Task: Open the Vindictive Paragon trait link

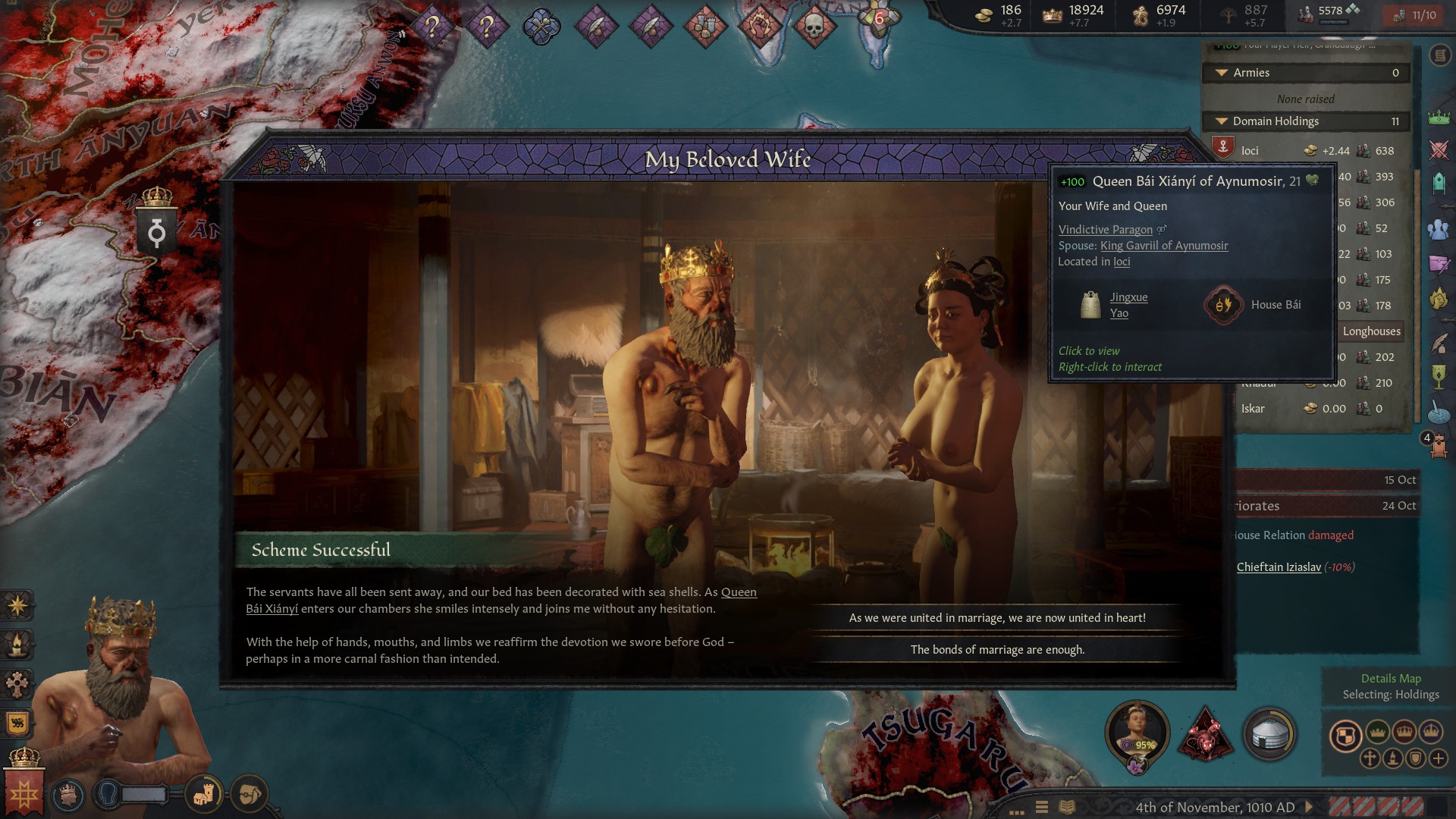Action: (1105, 230)
